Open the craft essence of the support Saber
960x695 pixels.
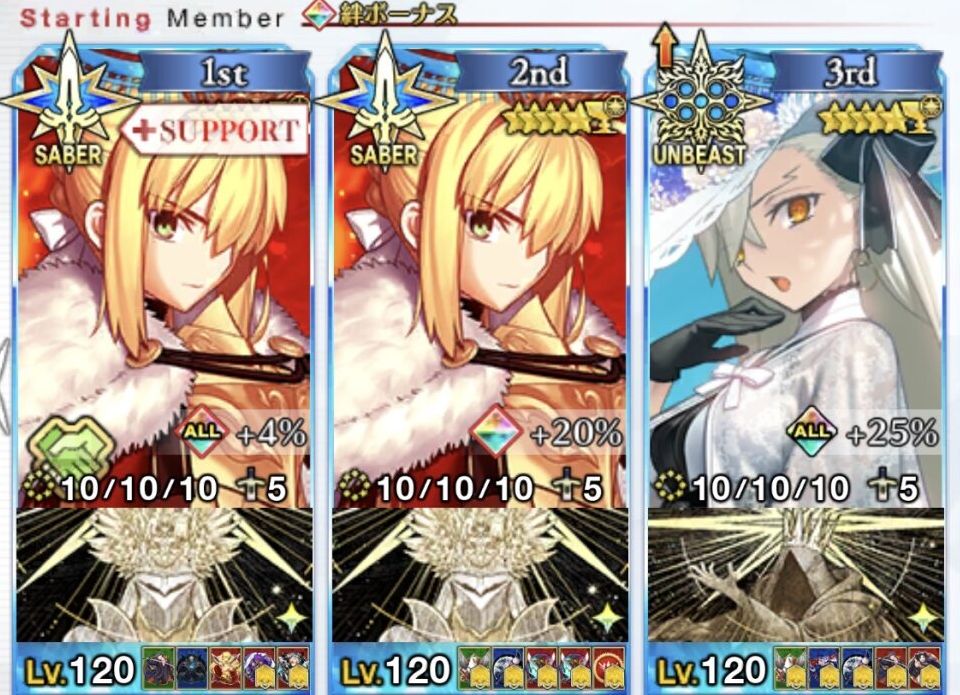pyautogui.click(x=165, y=575)
